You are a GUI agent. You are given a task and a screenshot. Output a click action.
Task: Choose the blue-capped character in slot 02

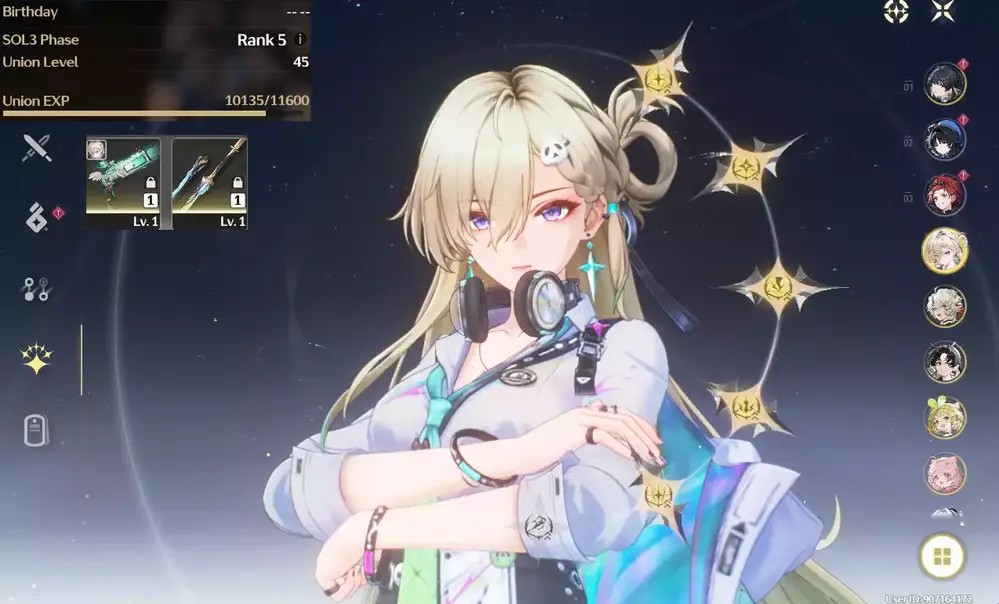pyautogui.click(x=945, y=140)
